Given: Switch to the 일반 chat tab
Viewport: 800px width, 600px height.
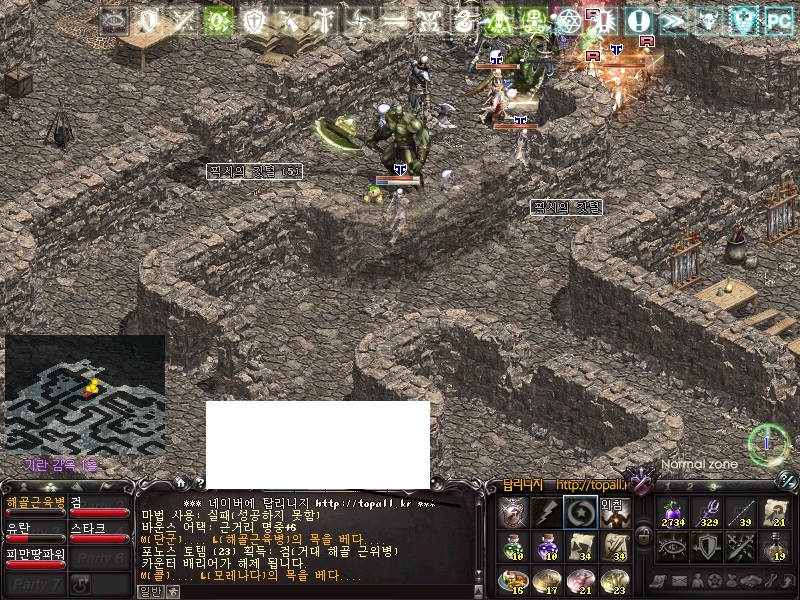Looking at the screenshot, I should pyautogui.click(x=150, y=591).
